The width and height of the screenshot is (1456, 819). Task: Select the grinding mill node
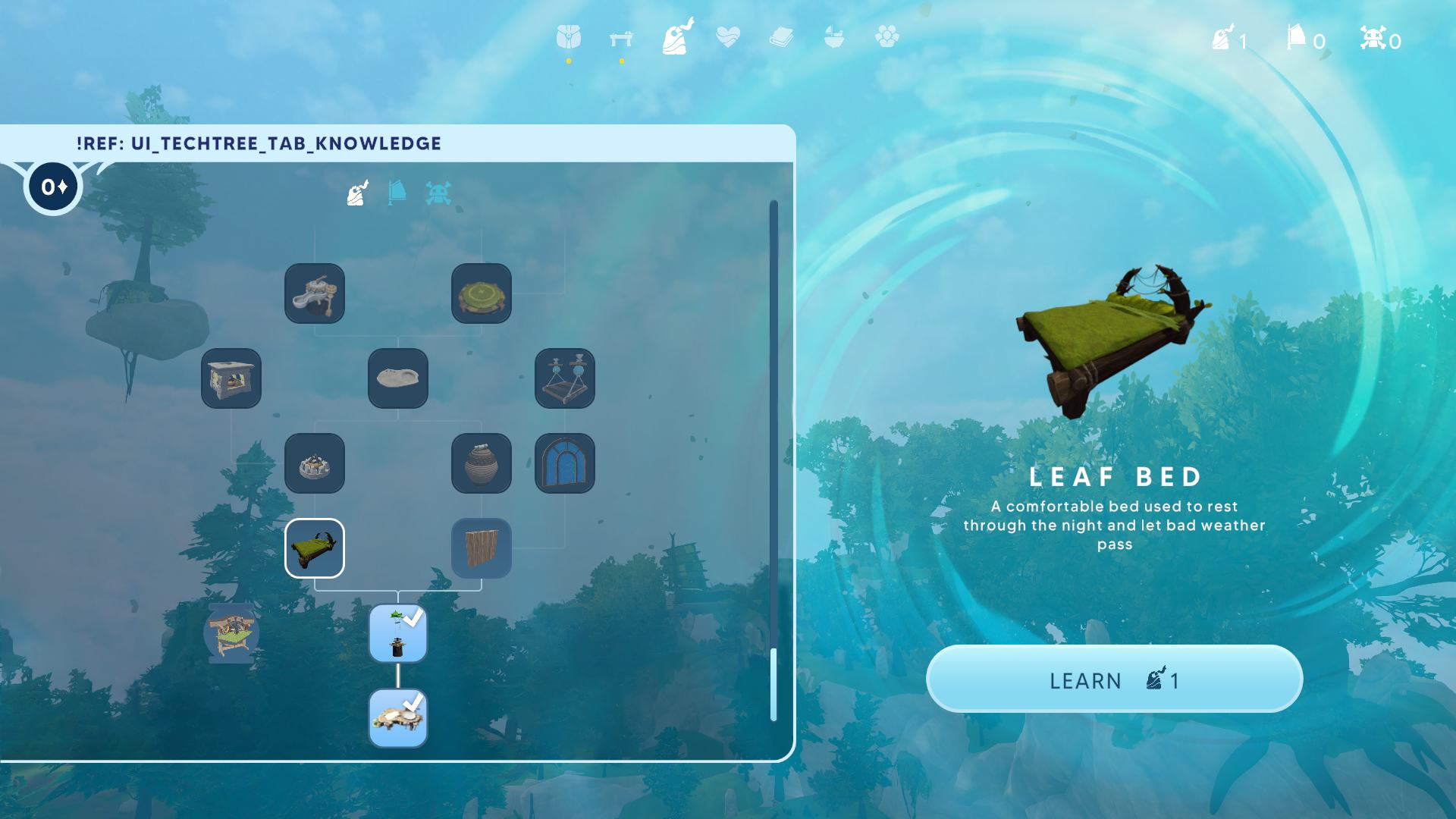tap(315, 293)
